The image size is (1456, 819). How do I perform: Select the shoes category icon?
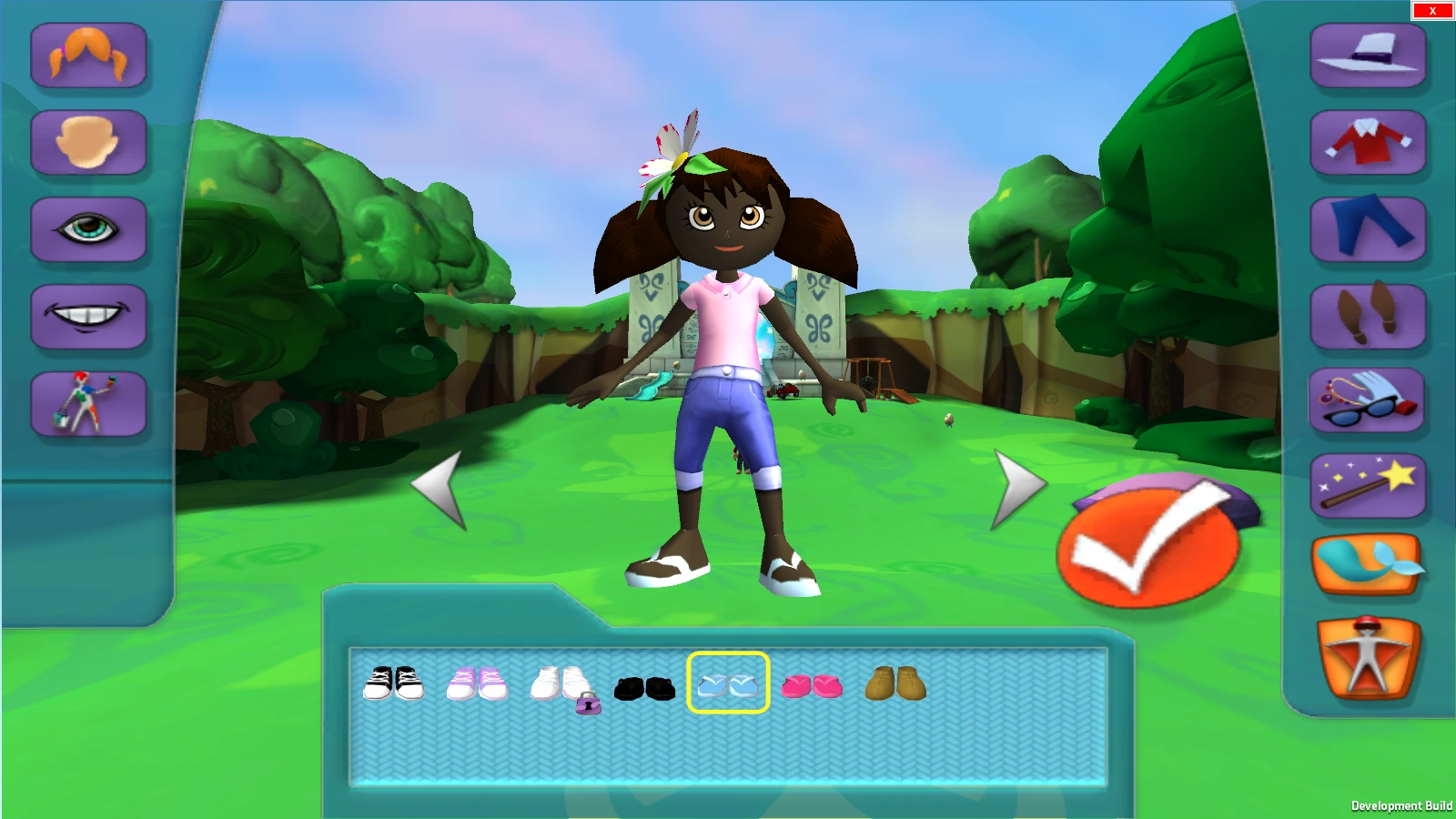(x=1367, y=317)
